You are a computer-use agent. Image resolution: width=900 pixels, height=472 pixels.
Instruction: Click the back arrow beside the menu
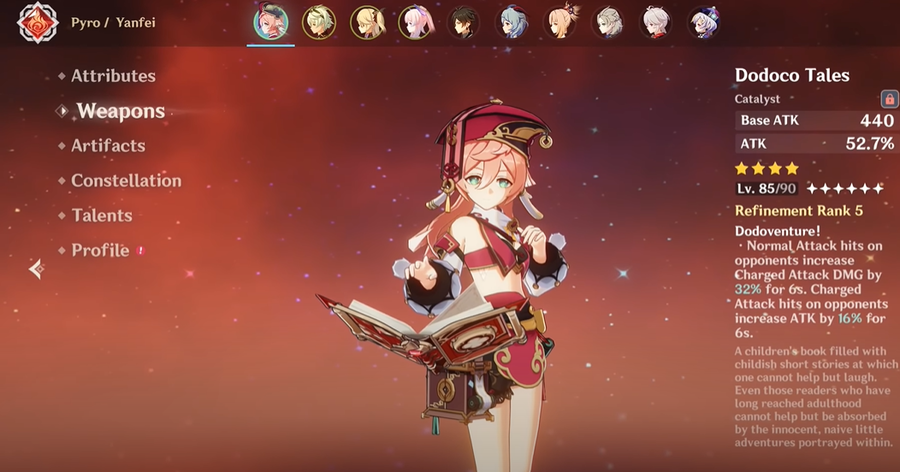pos(35,268)
